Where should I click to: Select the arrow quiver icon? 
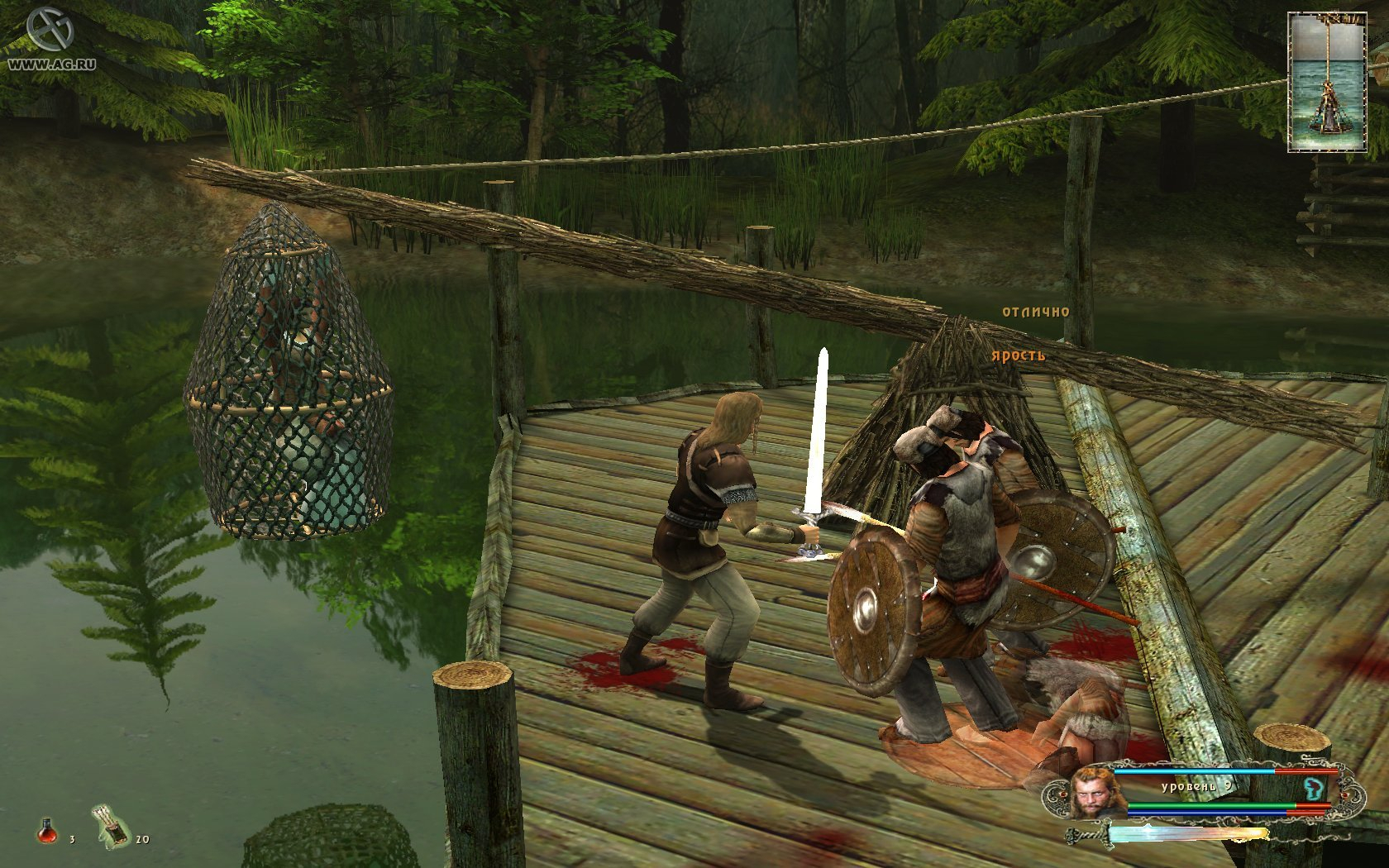click(112, 826)
